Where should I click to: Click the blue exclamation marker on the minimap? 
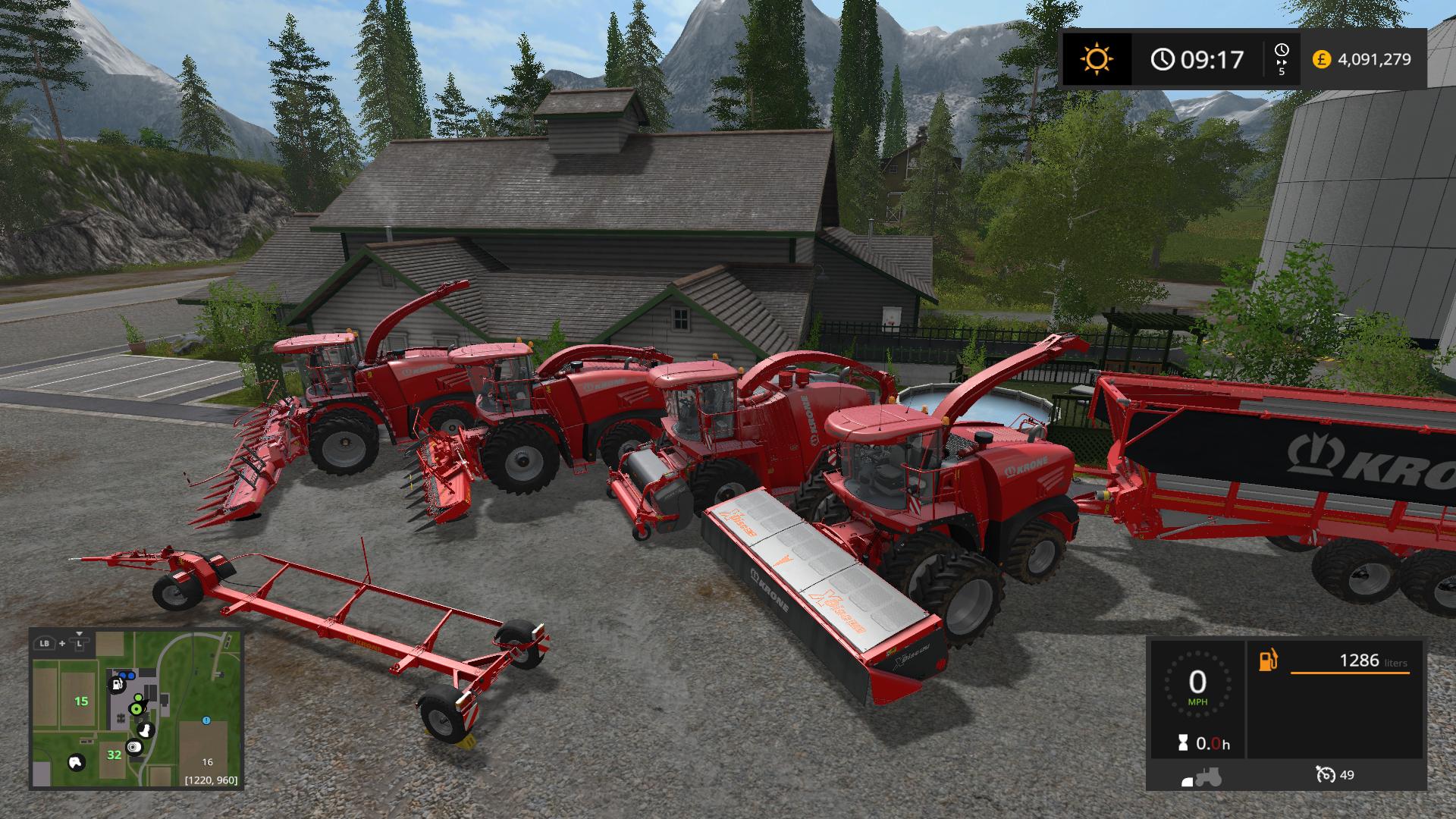point(206,720)
